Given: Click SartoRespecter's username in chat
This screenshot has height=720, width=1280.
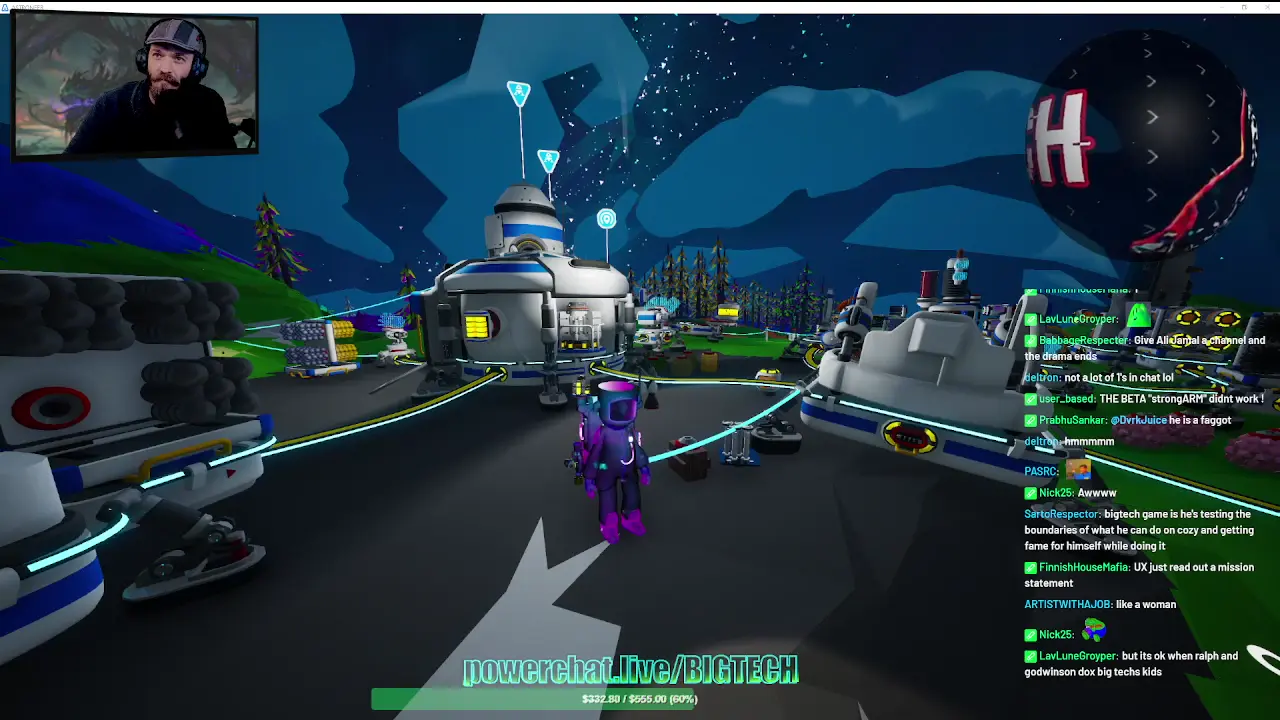Looking at the screenshot, I should pos(1058,514).
